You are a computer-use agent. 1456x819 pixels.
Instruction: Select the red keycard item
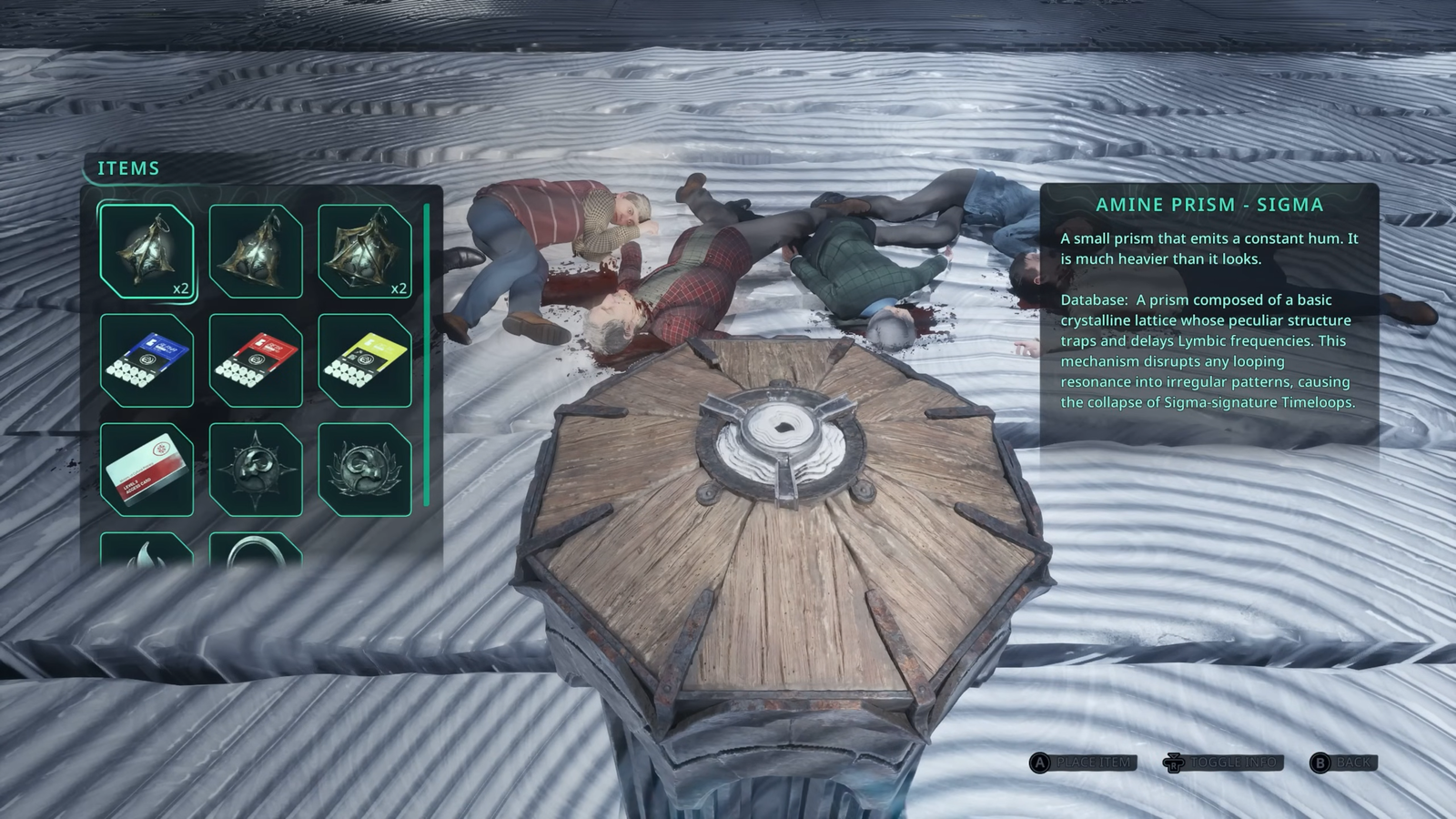click(x=256, y=360)
